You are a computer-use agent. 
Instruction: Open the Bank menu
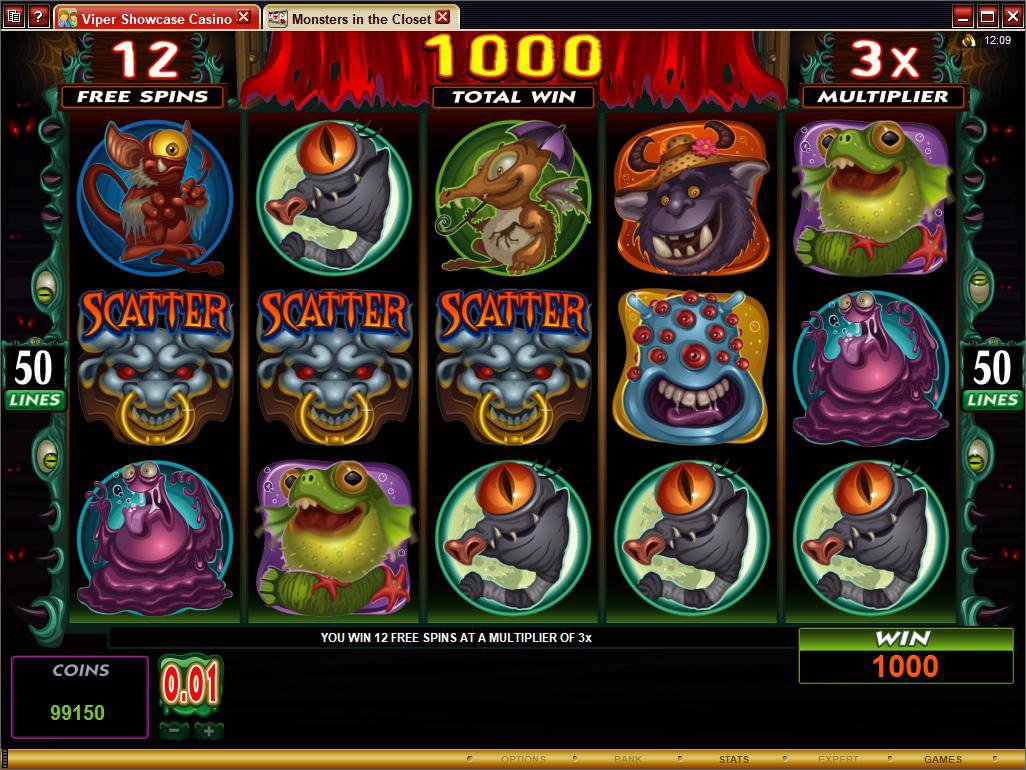pyautogui.click(x=628, y=760)
